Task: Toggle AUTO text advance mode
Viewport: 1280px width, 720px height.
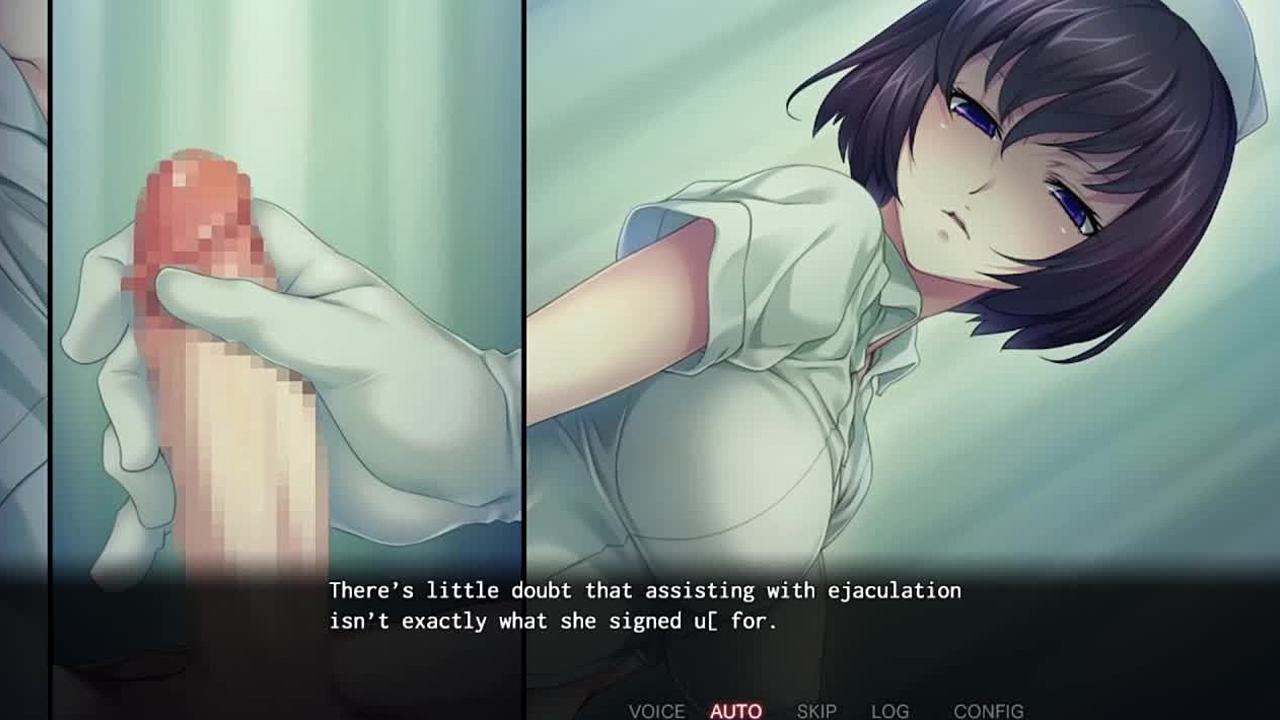Action: (736, 711)
